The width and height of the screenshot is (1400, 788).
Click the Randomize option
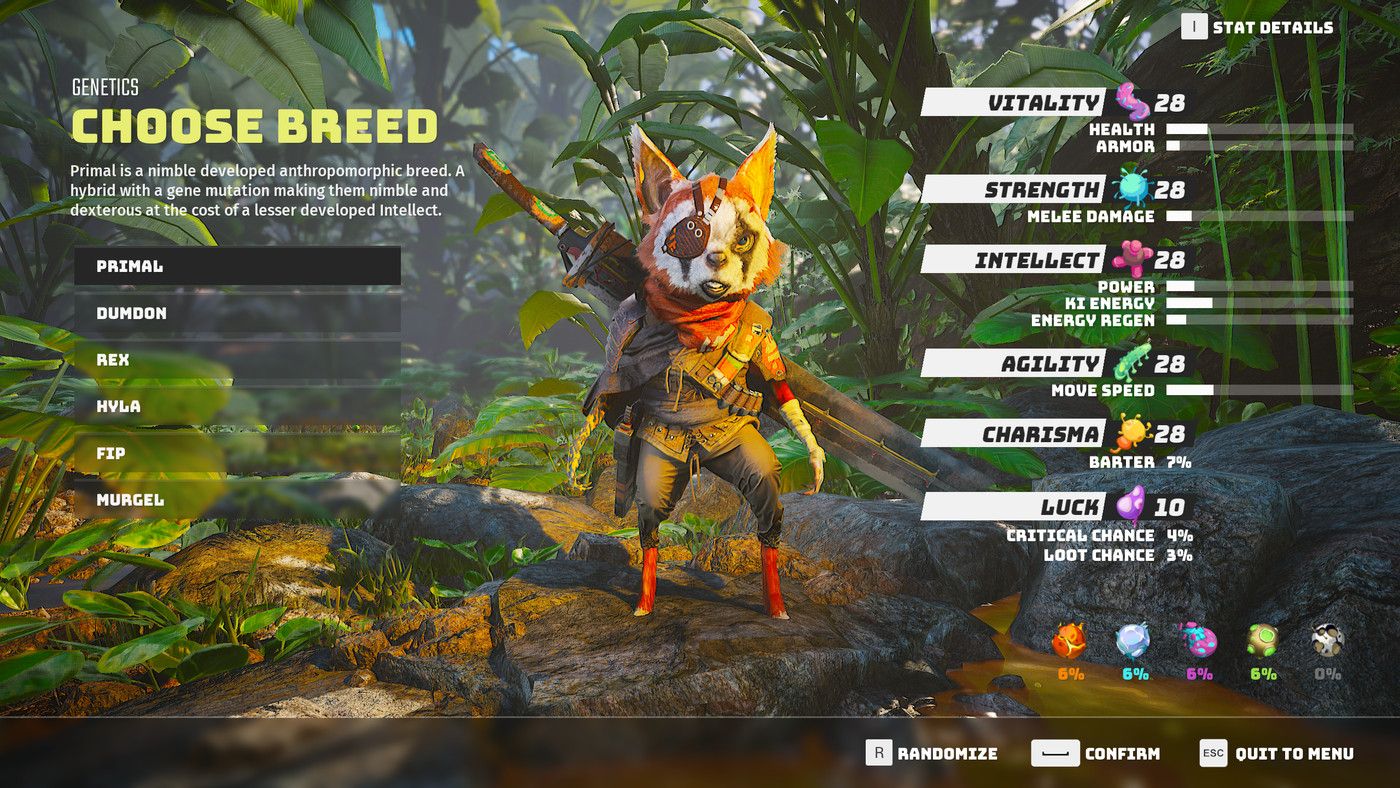[x=932, y=754]
